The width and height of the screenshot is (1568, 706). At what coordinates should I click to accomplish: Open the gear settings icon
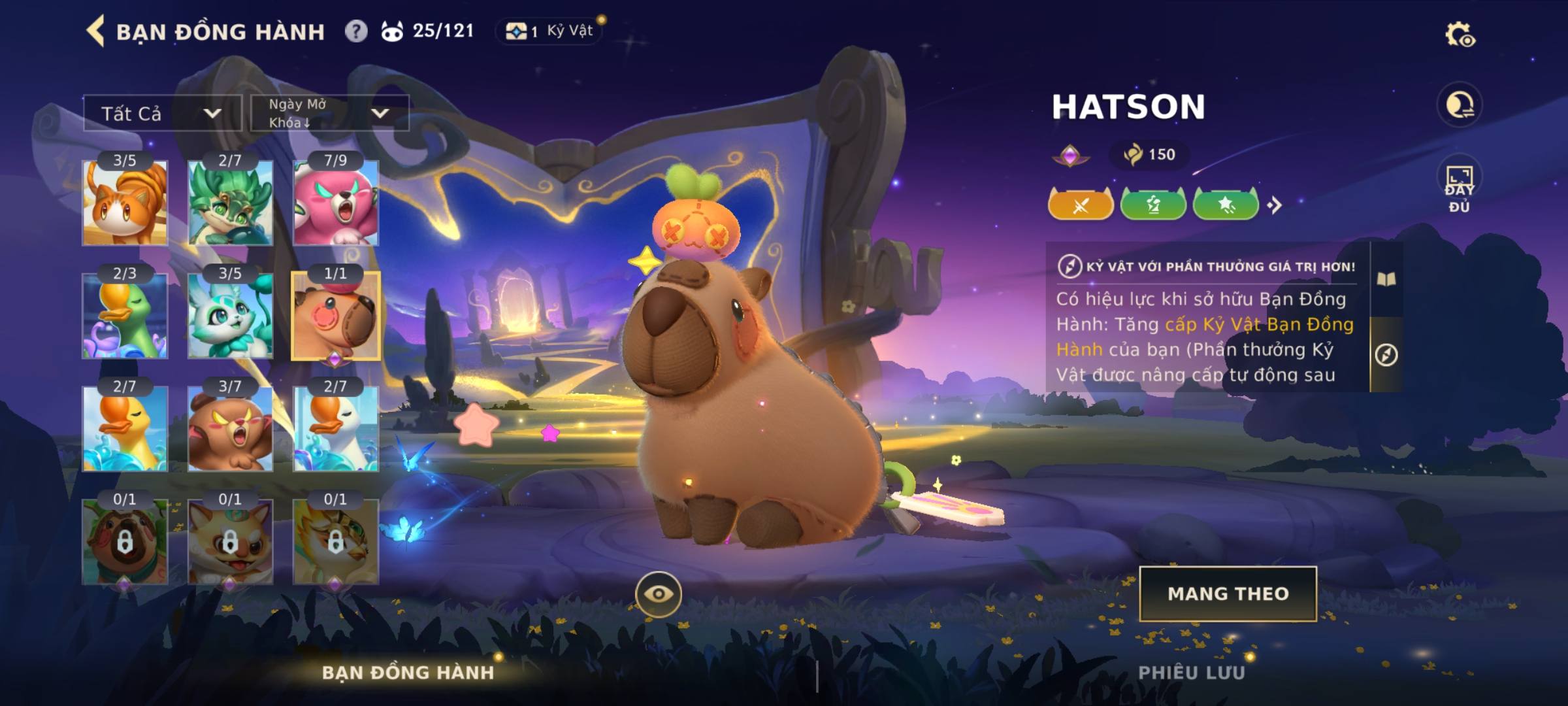1460,35
